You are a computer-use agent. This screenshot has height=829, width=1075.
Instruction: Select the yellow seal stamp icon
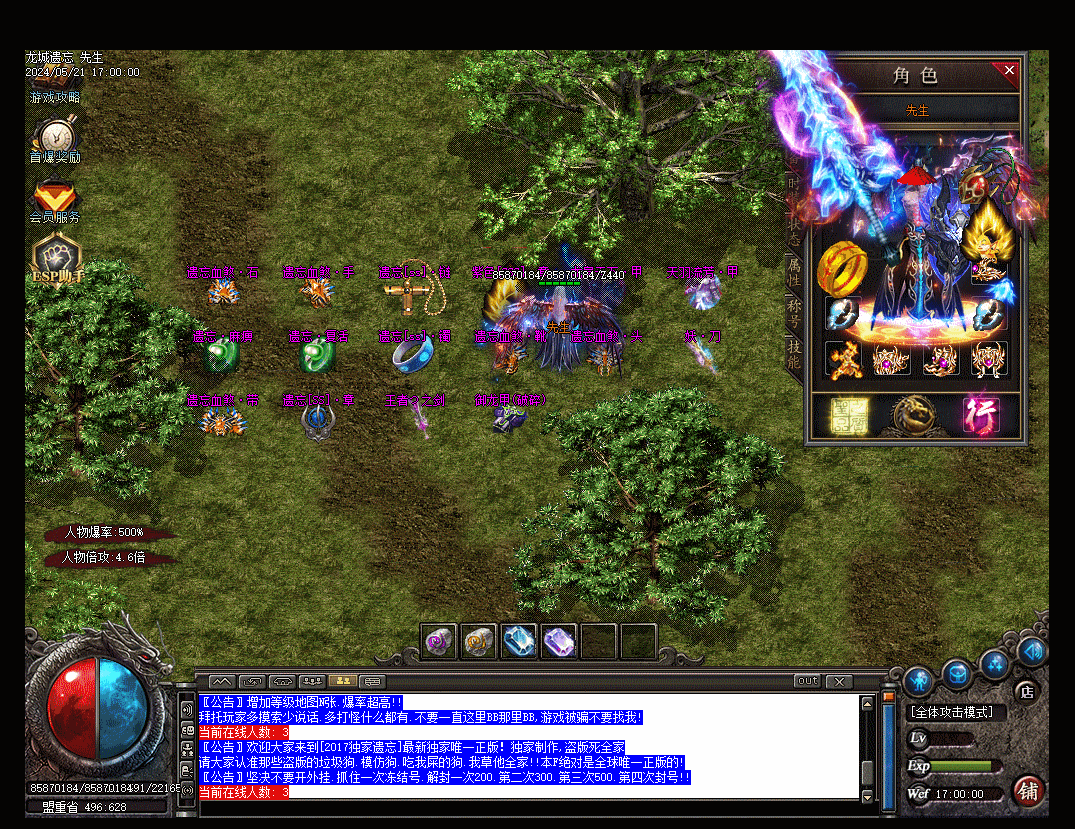click(848, 415)
